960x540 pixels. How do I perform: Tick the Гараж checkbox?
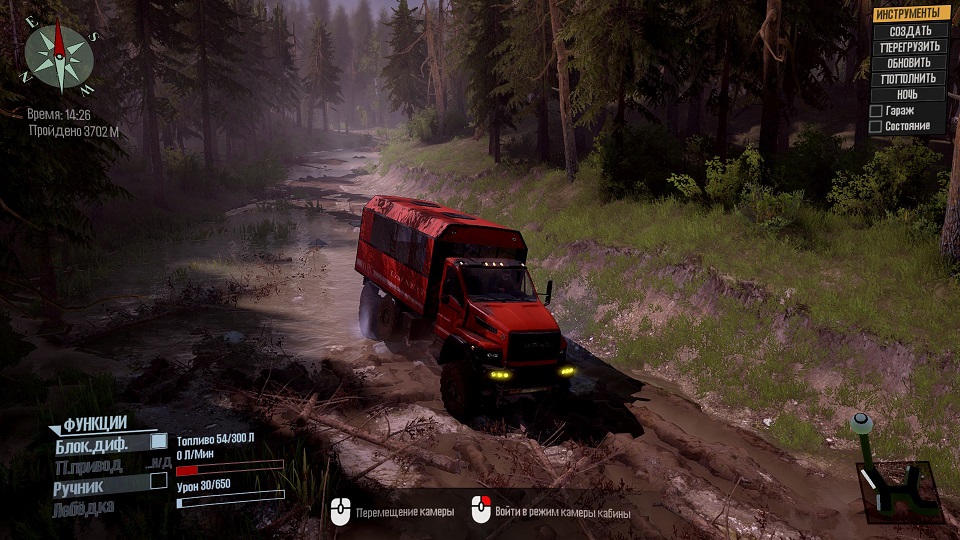point(876,111)
